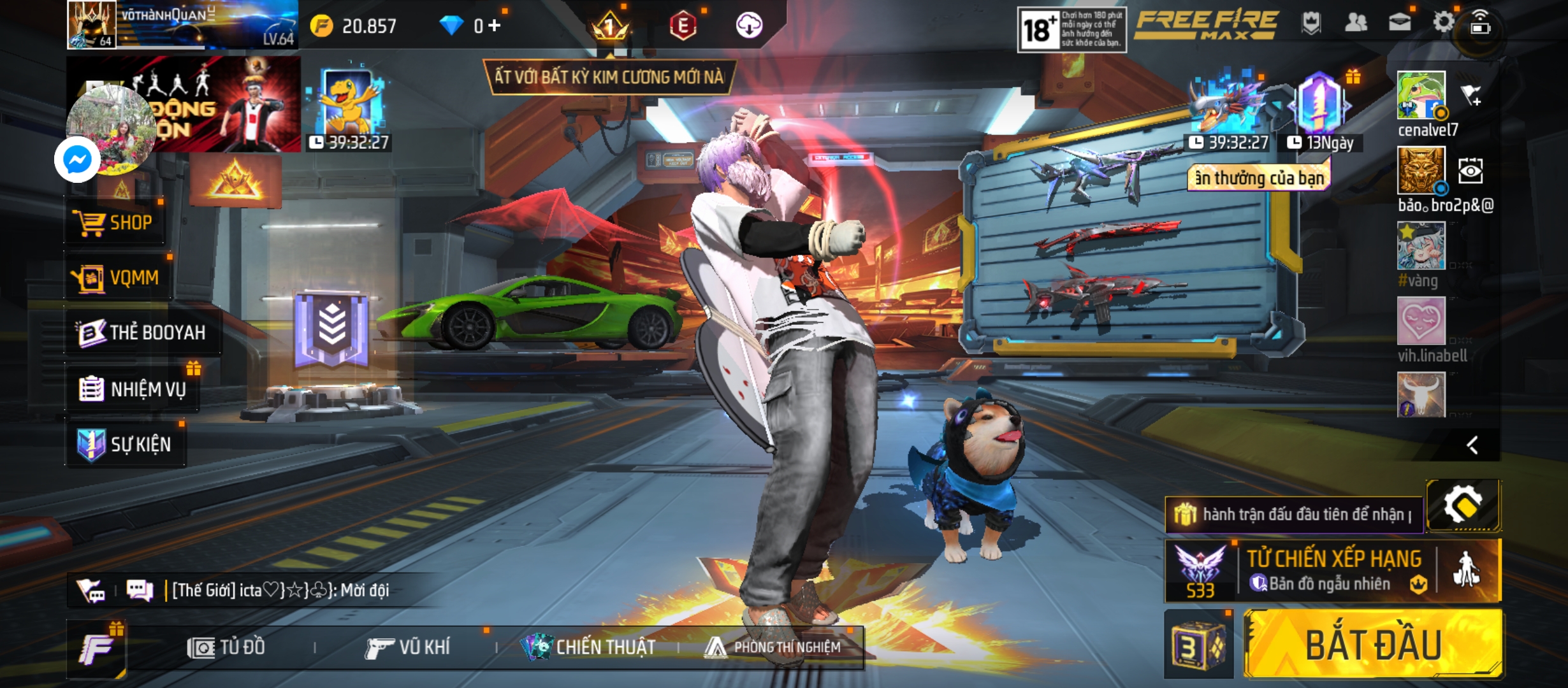Switch to the TỦ ĐỒ wardrobe tab
The image size is (1568, 688).
pos(226,647)
